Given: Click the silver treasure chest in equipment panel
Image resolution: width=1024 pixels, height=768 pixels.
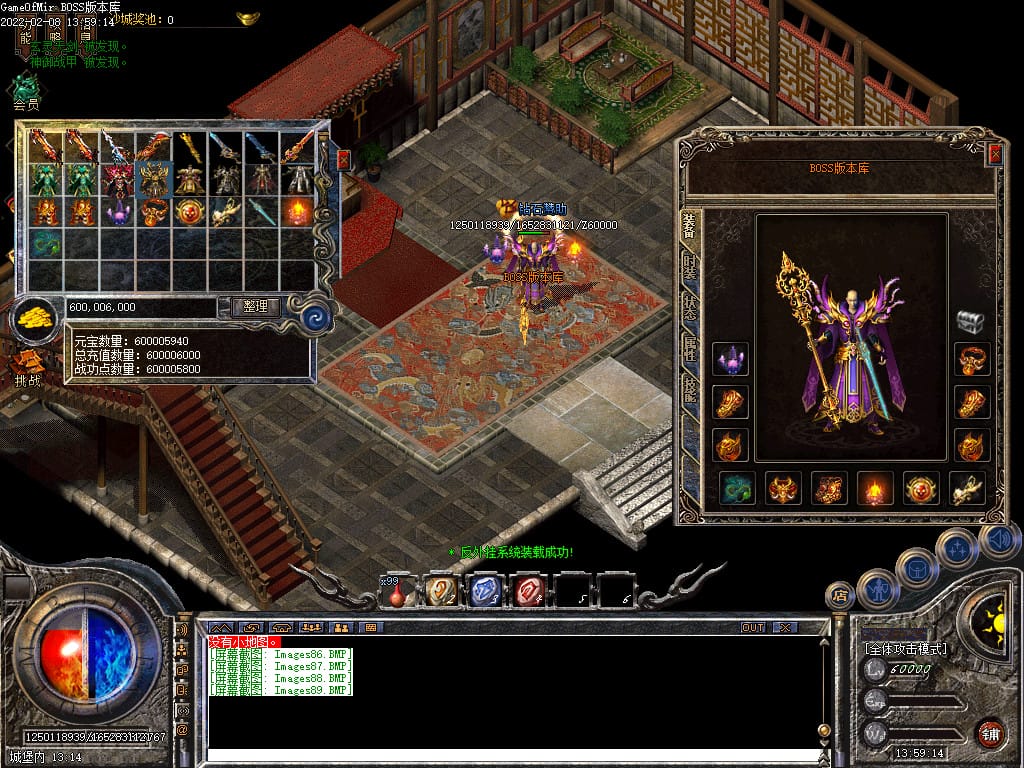Looking at the screenshot, I should coord(970,321).
